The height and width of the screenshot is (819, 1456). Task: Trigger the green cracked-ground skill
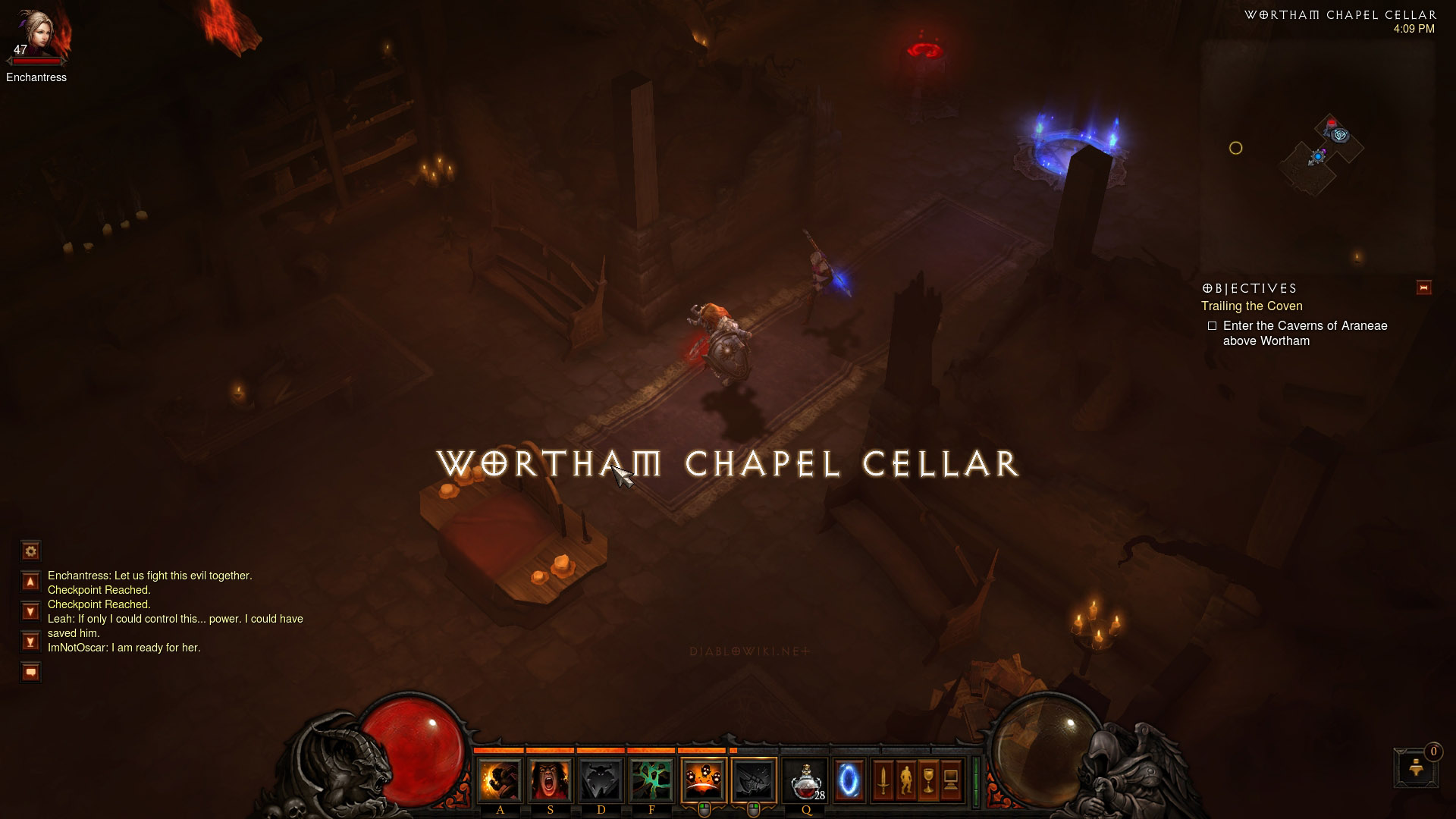click(x=651, y=780)
